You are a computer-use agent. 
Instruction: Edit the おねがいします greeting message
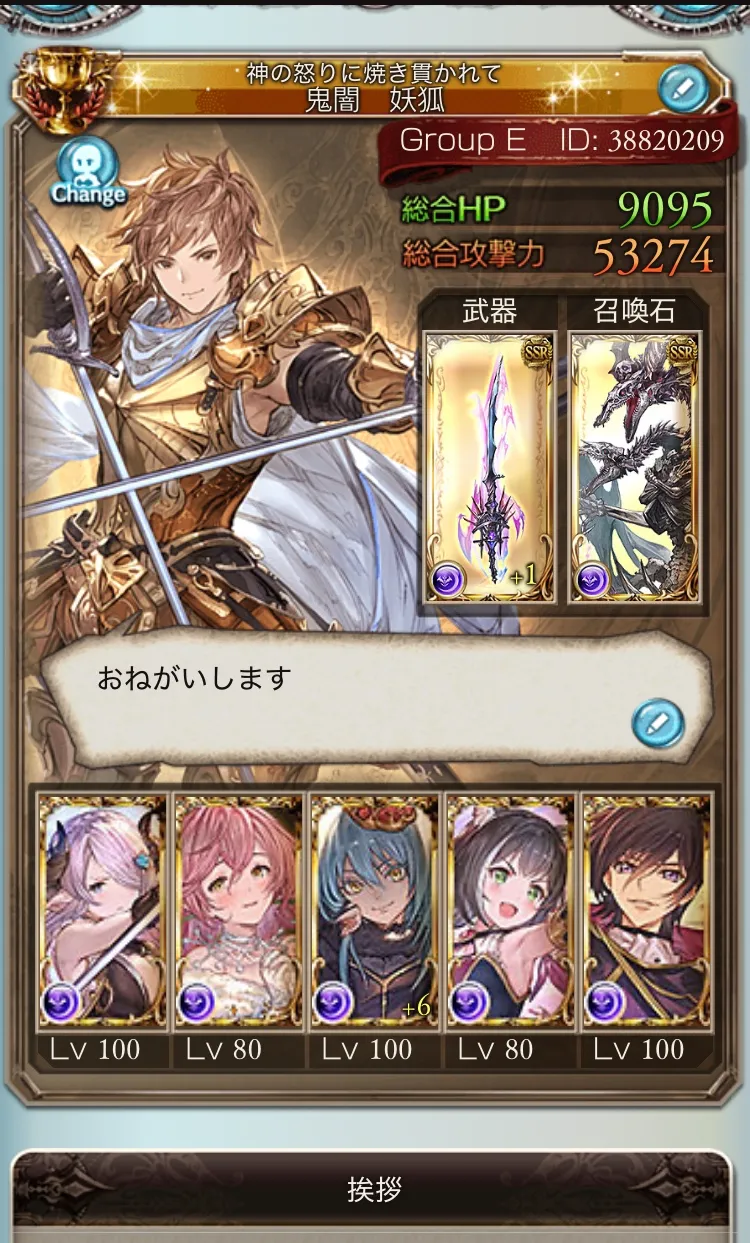coord(658,722)
